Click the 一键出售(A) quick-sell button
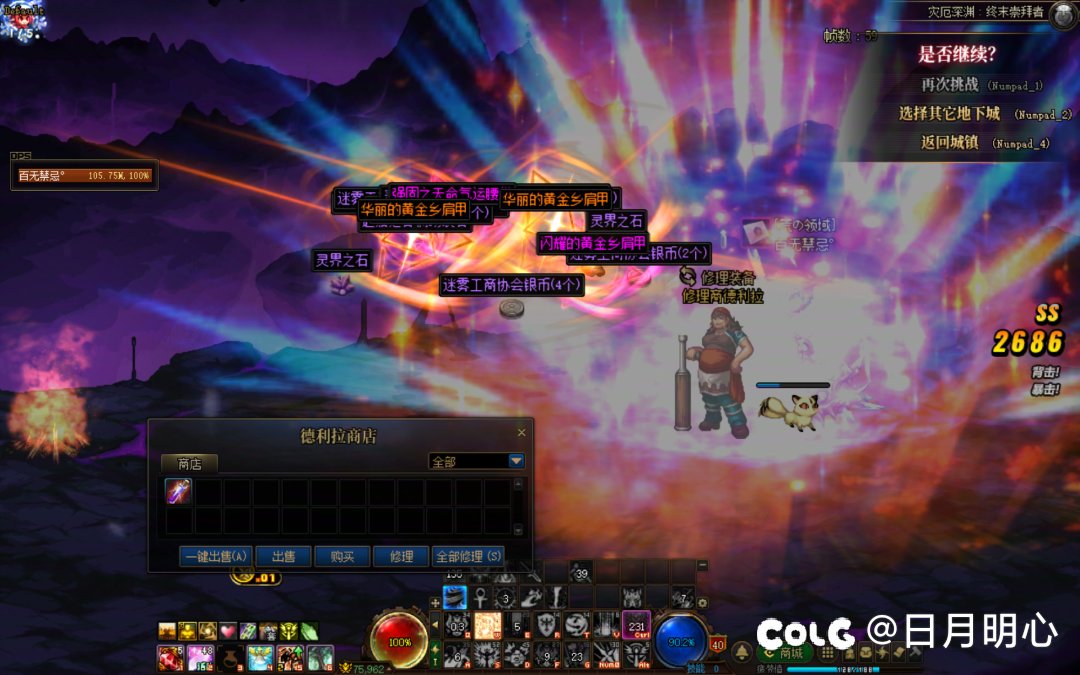 tap(215, 557)
